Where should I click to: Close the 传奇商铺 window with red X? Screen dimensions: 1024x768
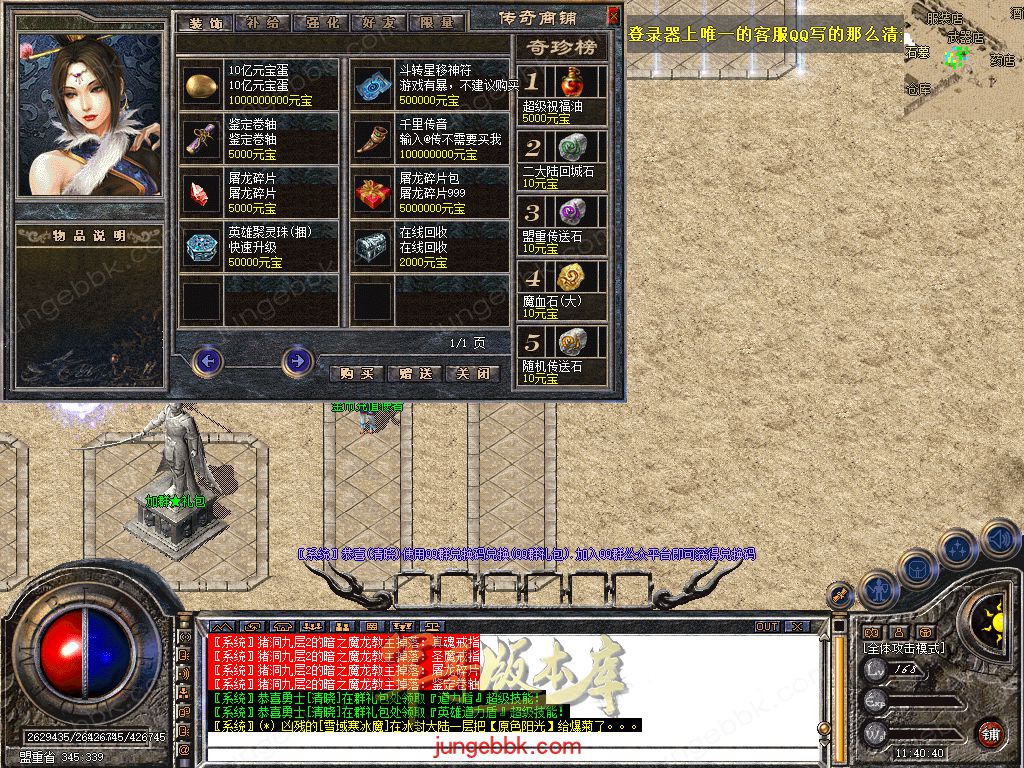click(x=613, y=16)
